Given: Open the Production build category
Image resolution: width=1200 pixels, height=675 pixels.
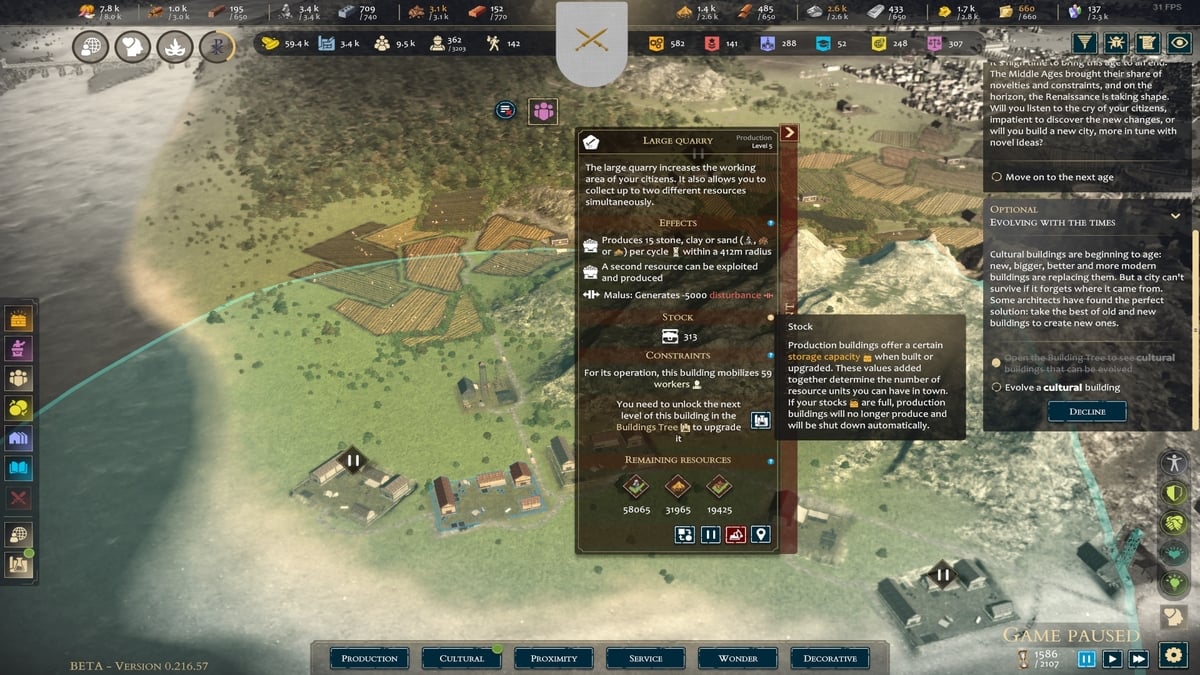Looking at the screenshot, I should coord(369,658).
